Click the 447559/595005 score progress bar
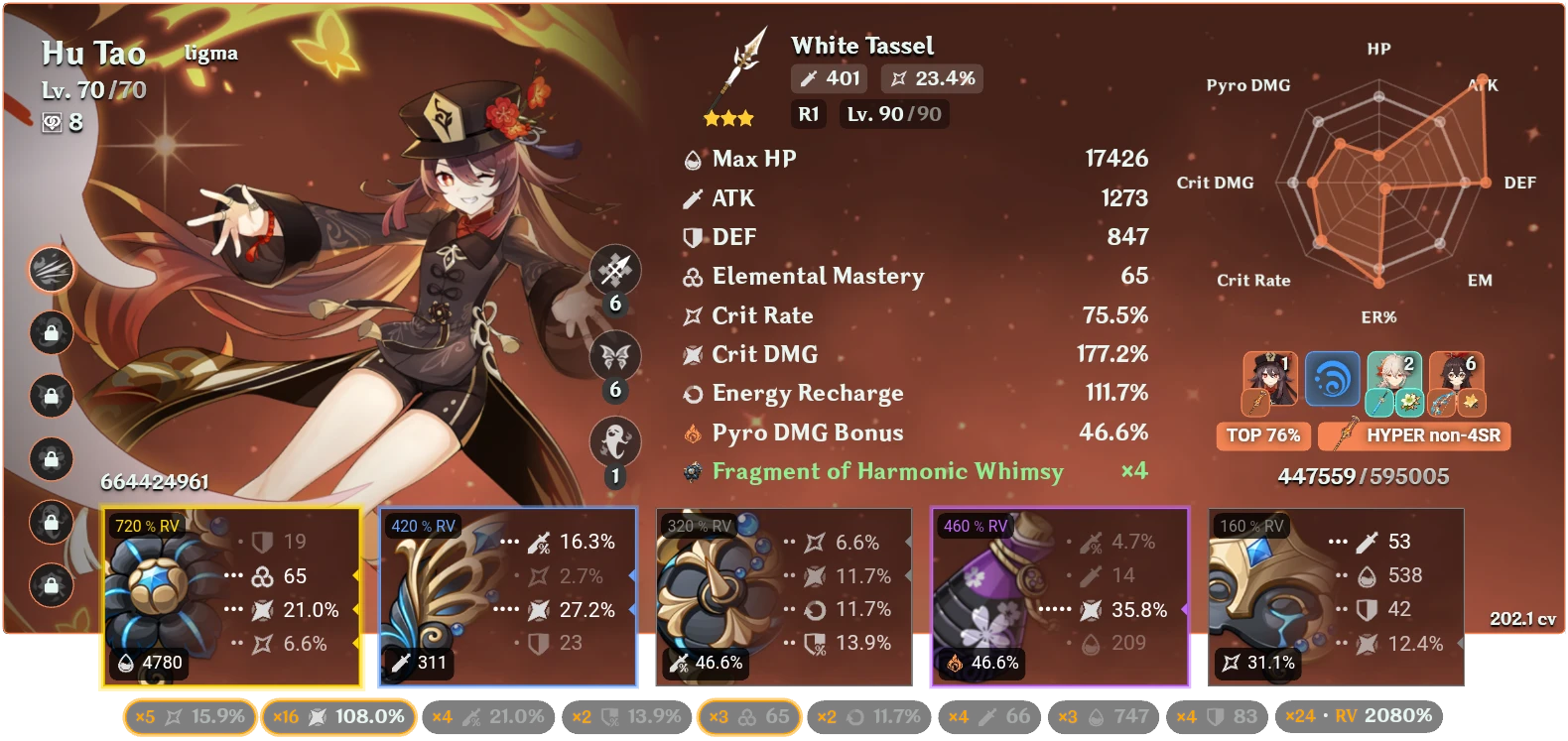 (x=1363, y=476)
